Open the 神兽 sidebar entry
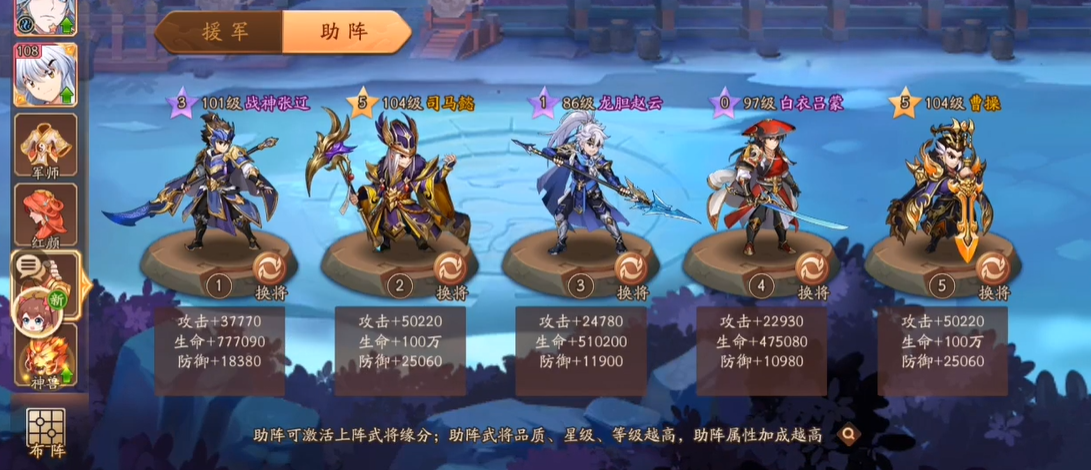Screen dimensions: 1091x470 coord(45,362)
